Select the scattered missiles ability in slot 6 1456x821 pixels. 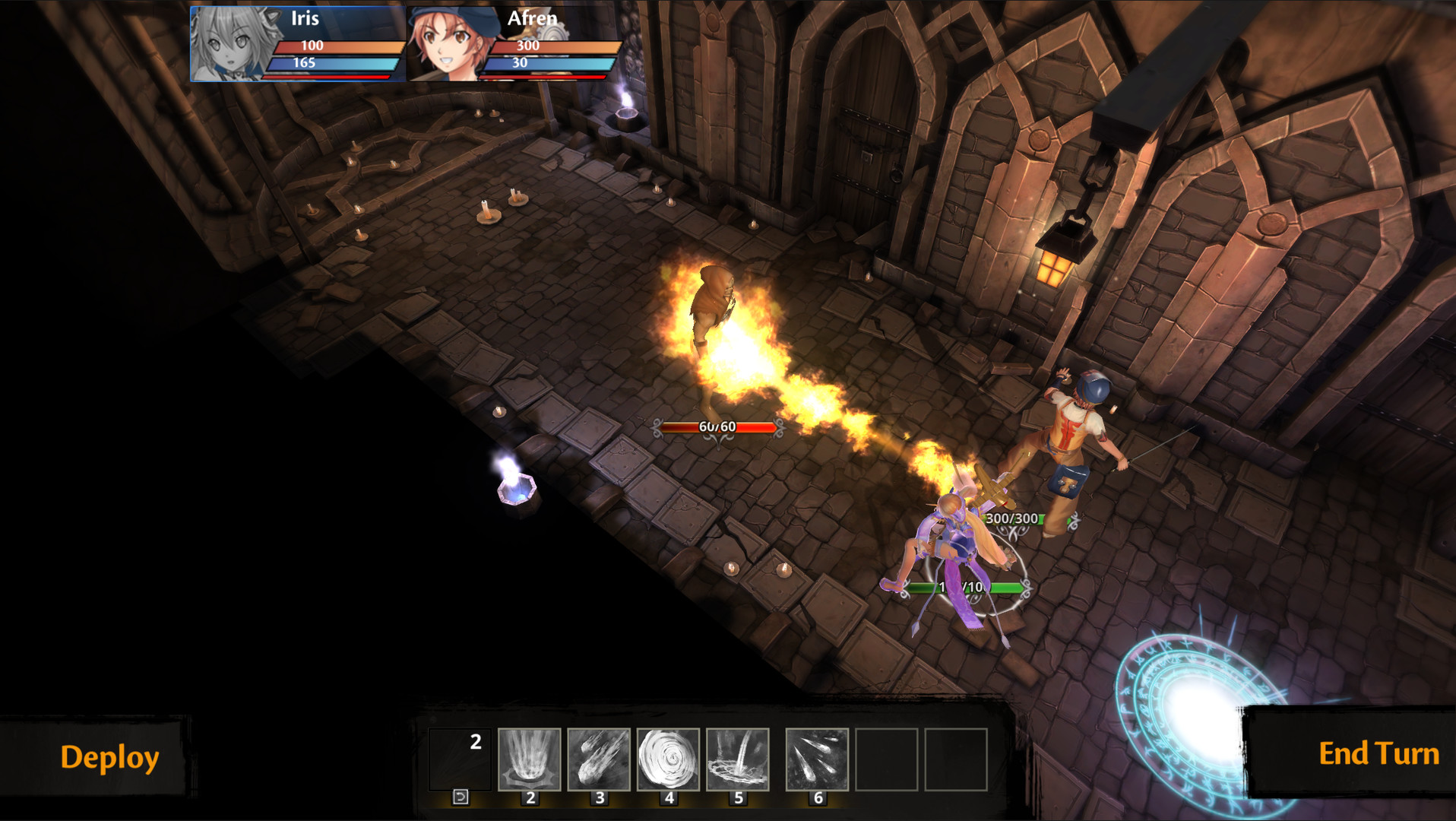click(817, 759)
